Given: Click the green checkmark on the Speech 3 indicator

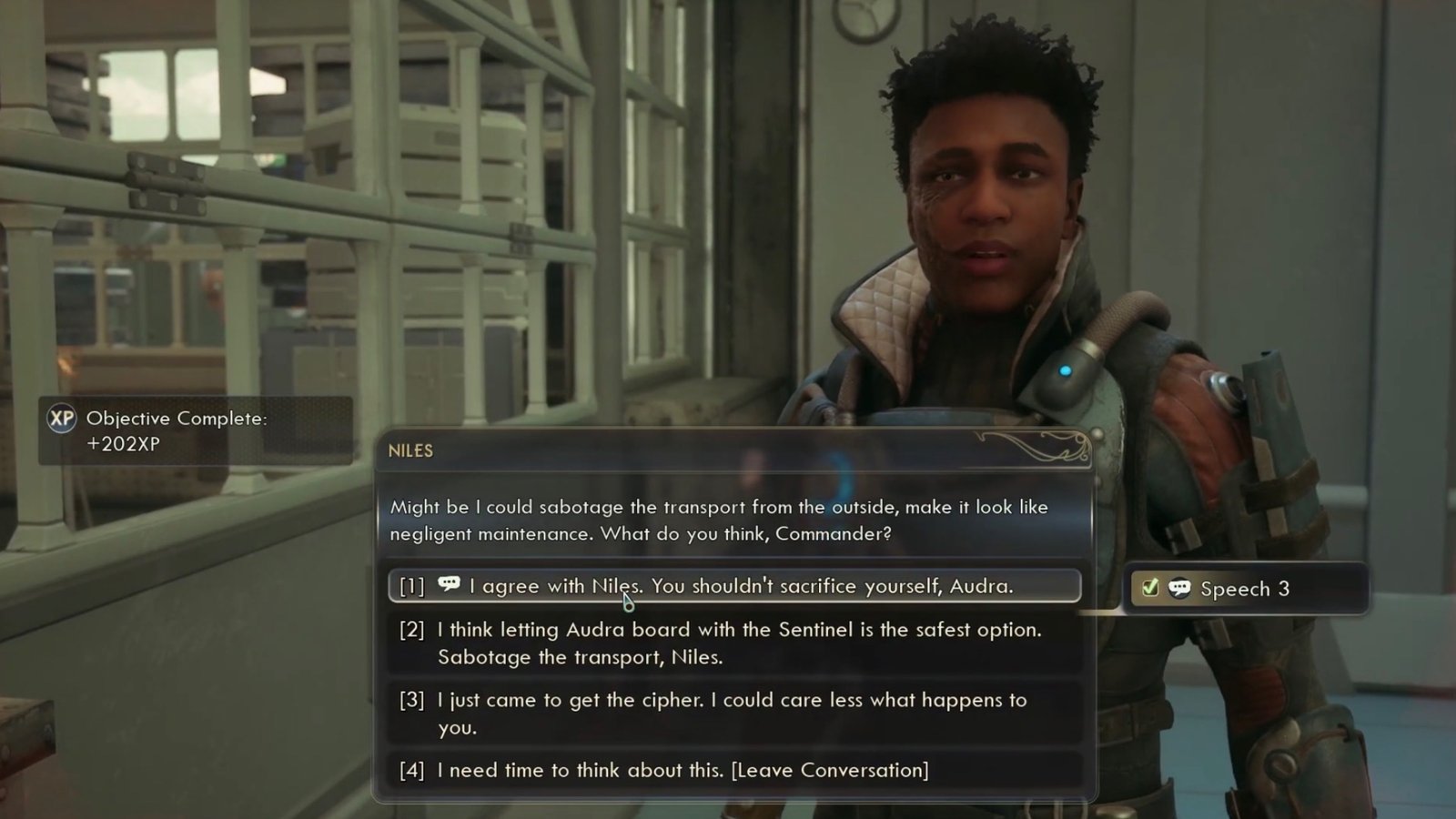Looking at the screenshot, I should 1149,589.
